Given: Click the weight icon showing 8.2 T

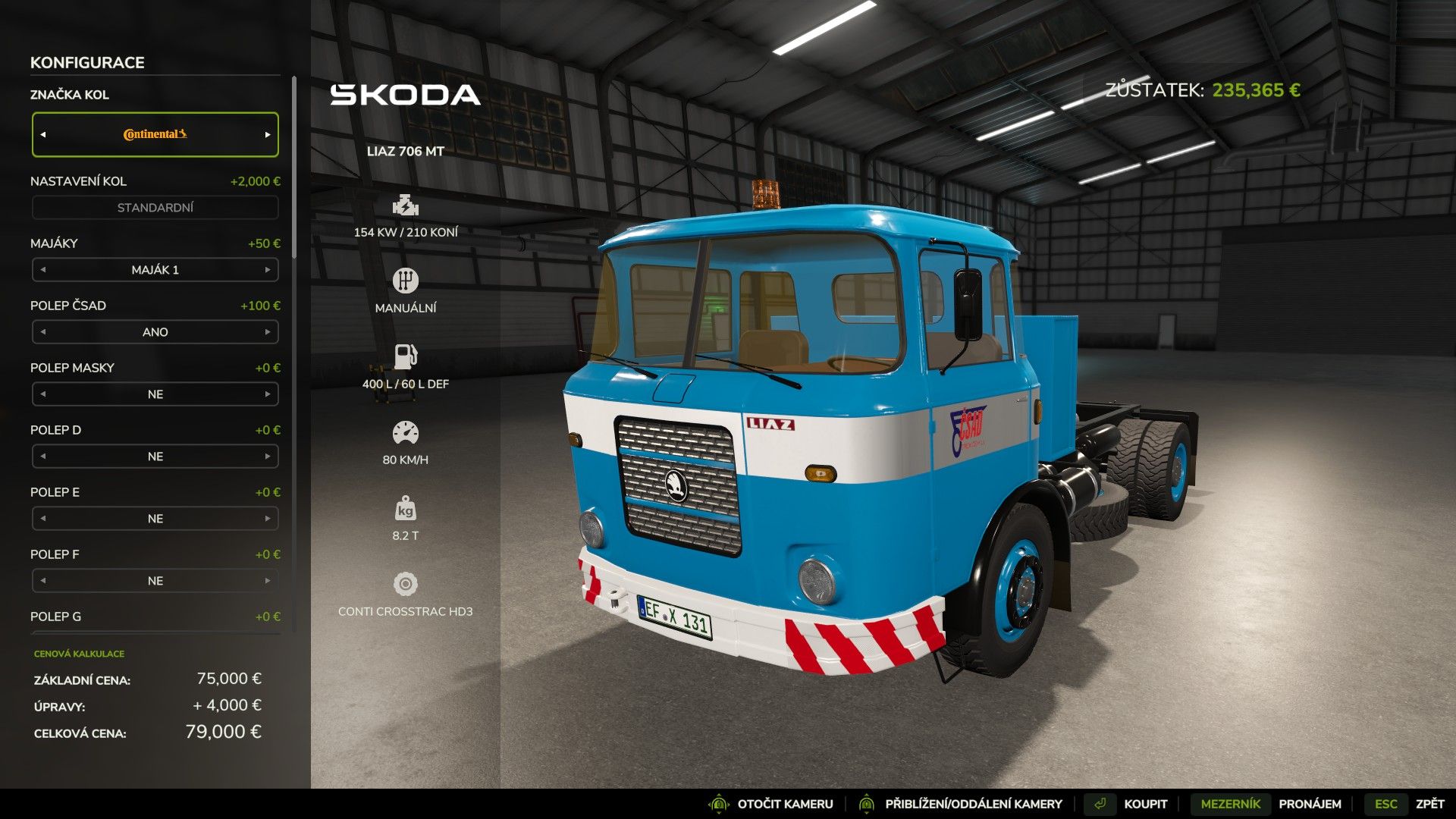Looking at the screenshot, I should click(406, 507).
